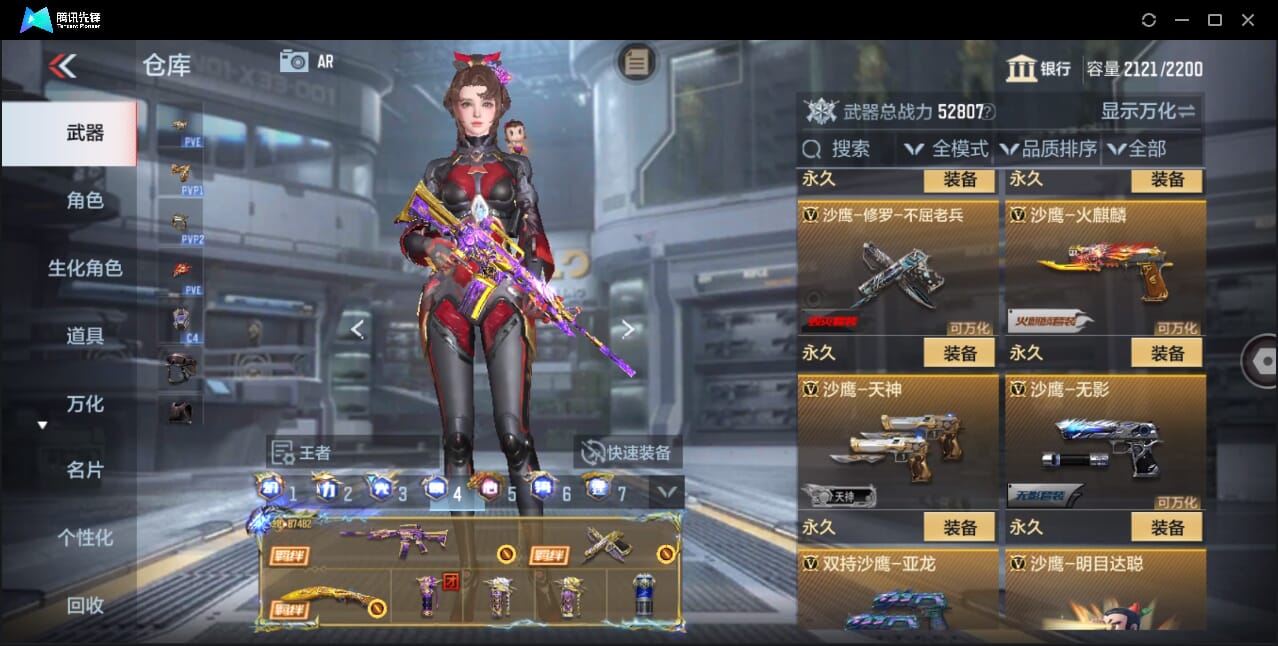Open the 万化 section

[x=85, y=404]
